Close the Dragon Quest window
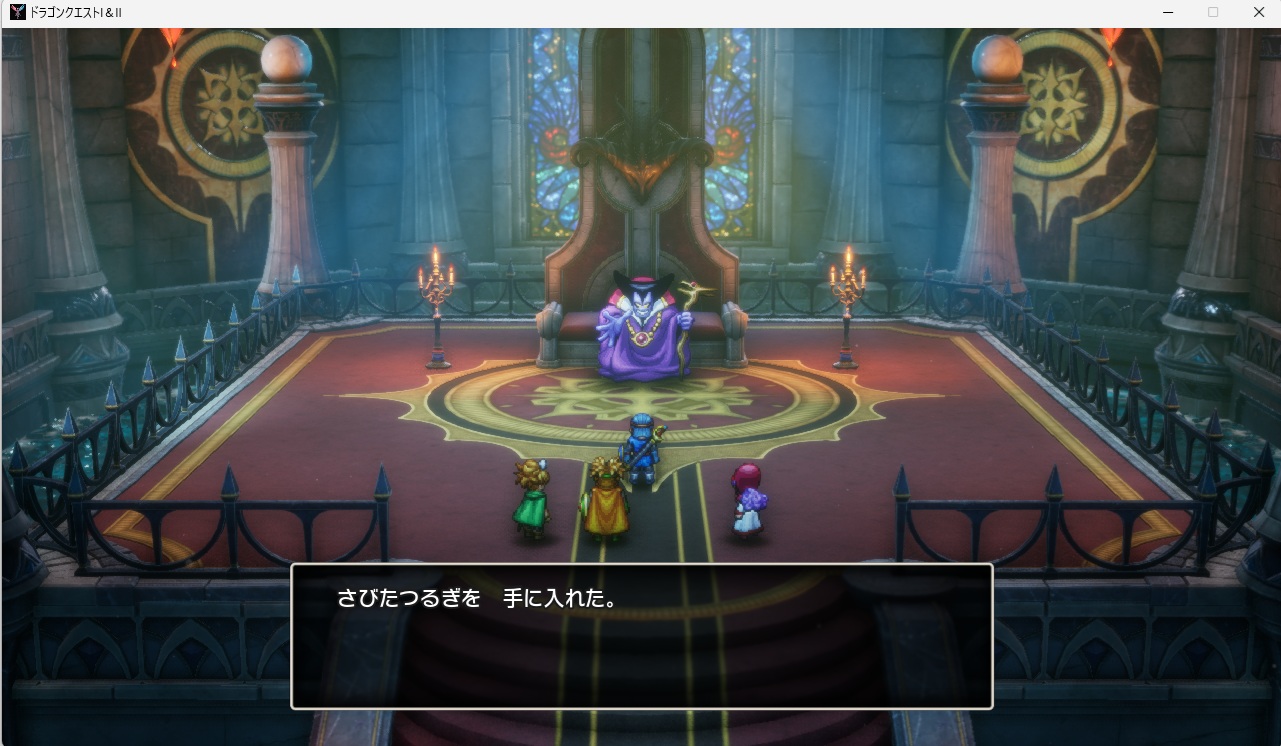The width and height of the screenshot is (1281, 746). click(x=1259, y=12)
